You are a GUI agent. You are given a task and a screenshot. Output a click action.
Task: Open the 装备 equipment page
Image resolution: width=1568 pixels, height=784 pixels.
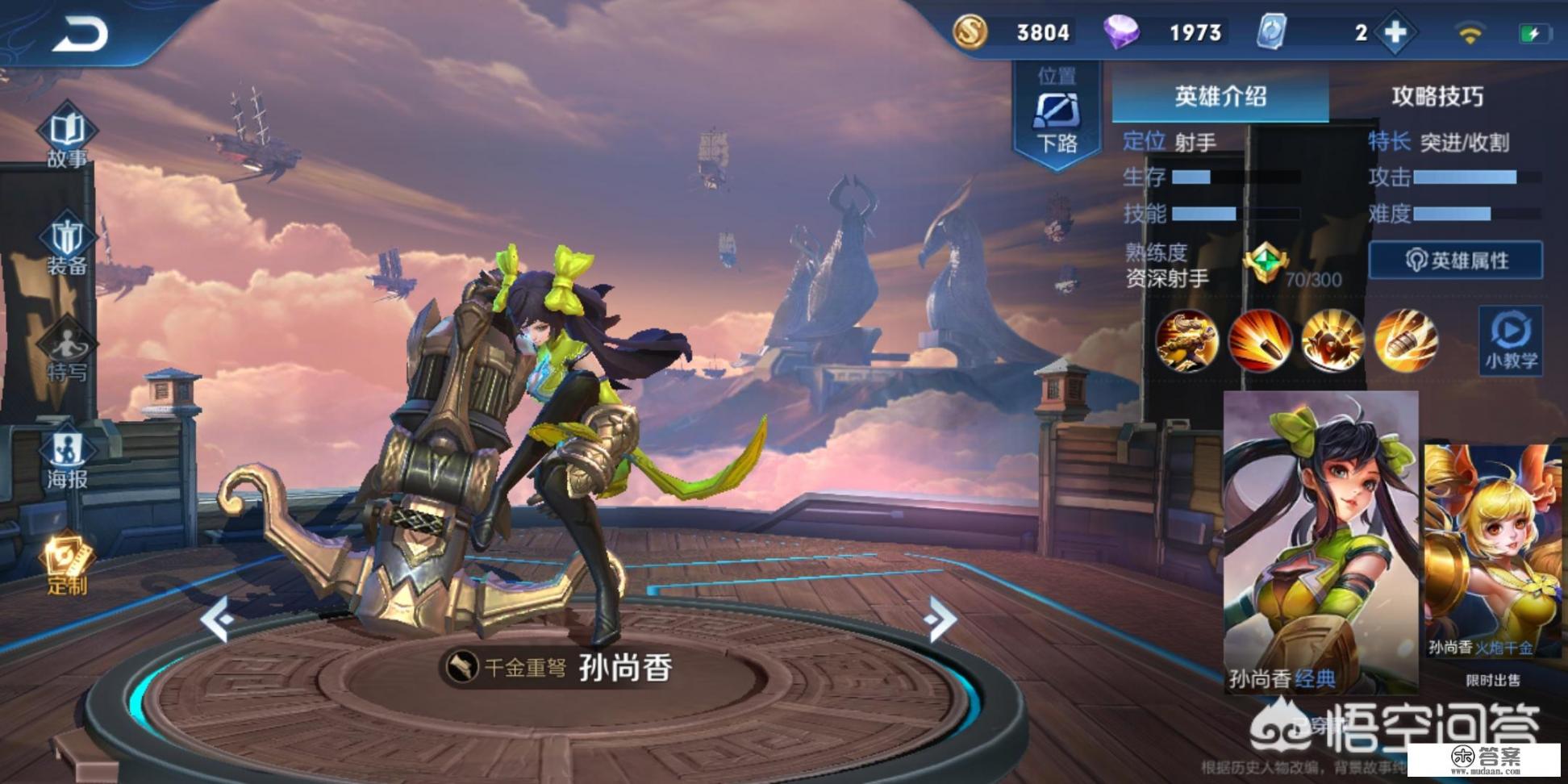(x=67, y=245)
